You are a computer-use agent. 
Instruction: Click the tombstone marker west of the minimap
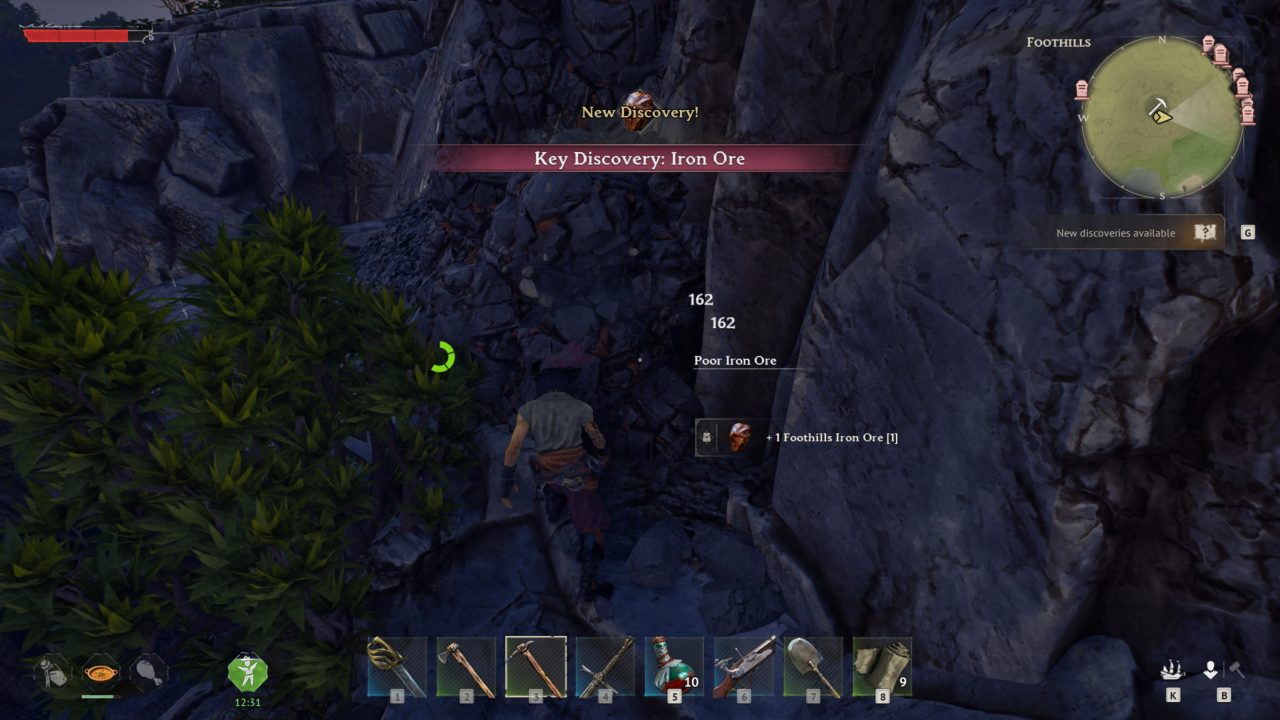[1081, 90]
